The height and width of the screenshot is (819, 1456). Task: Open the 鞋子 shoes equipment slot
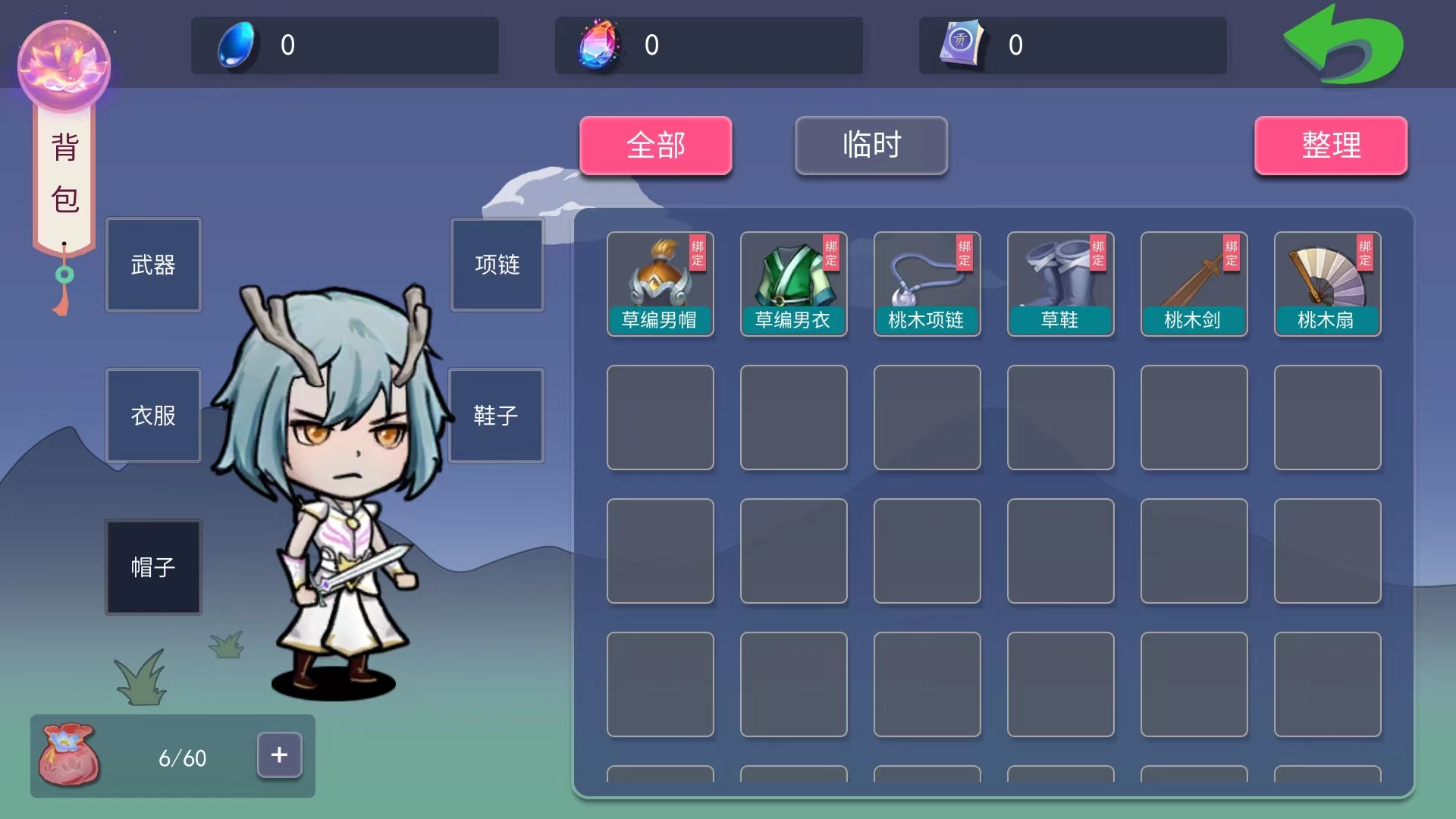pos(496,416)
